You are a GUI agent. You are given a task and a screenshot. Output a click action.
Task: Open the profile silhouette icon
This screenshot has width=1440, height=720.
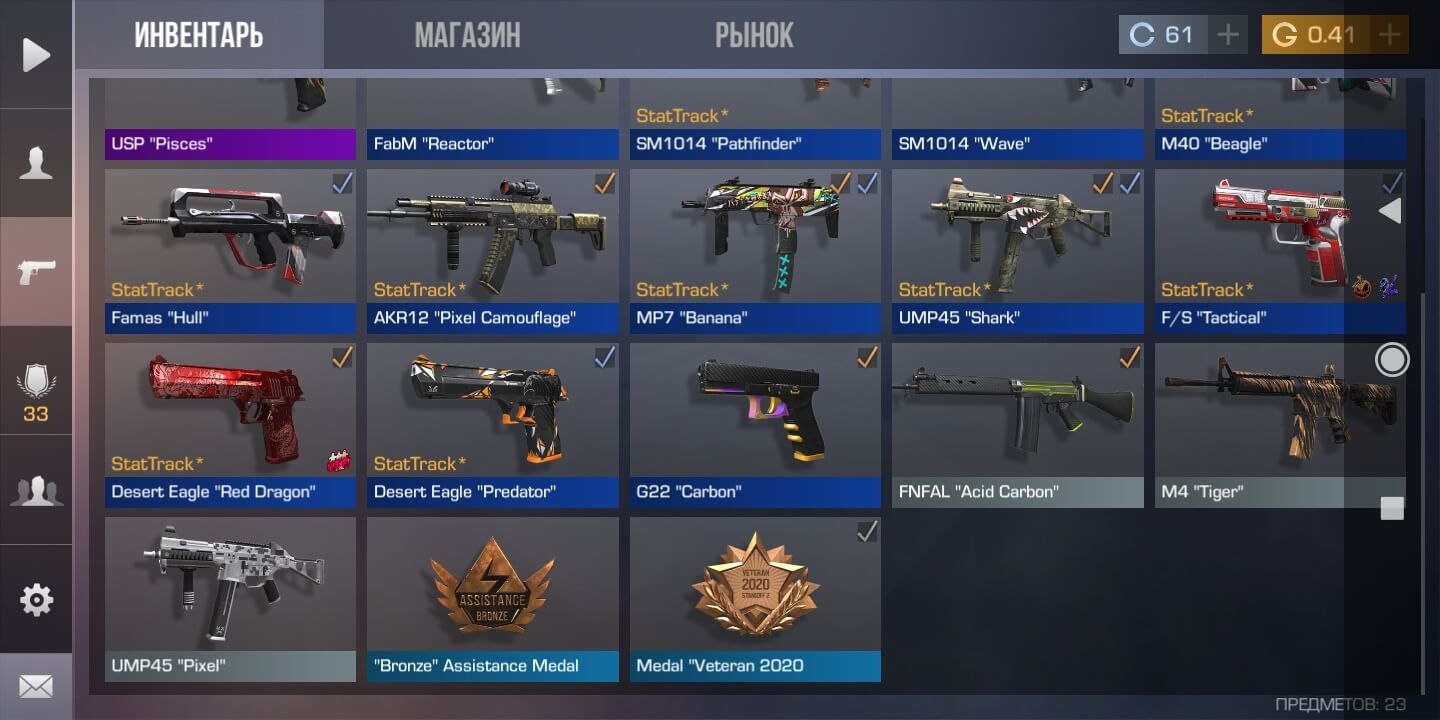36,163
